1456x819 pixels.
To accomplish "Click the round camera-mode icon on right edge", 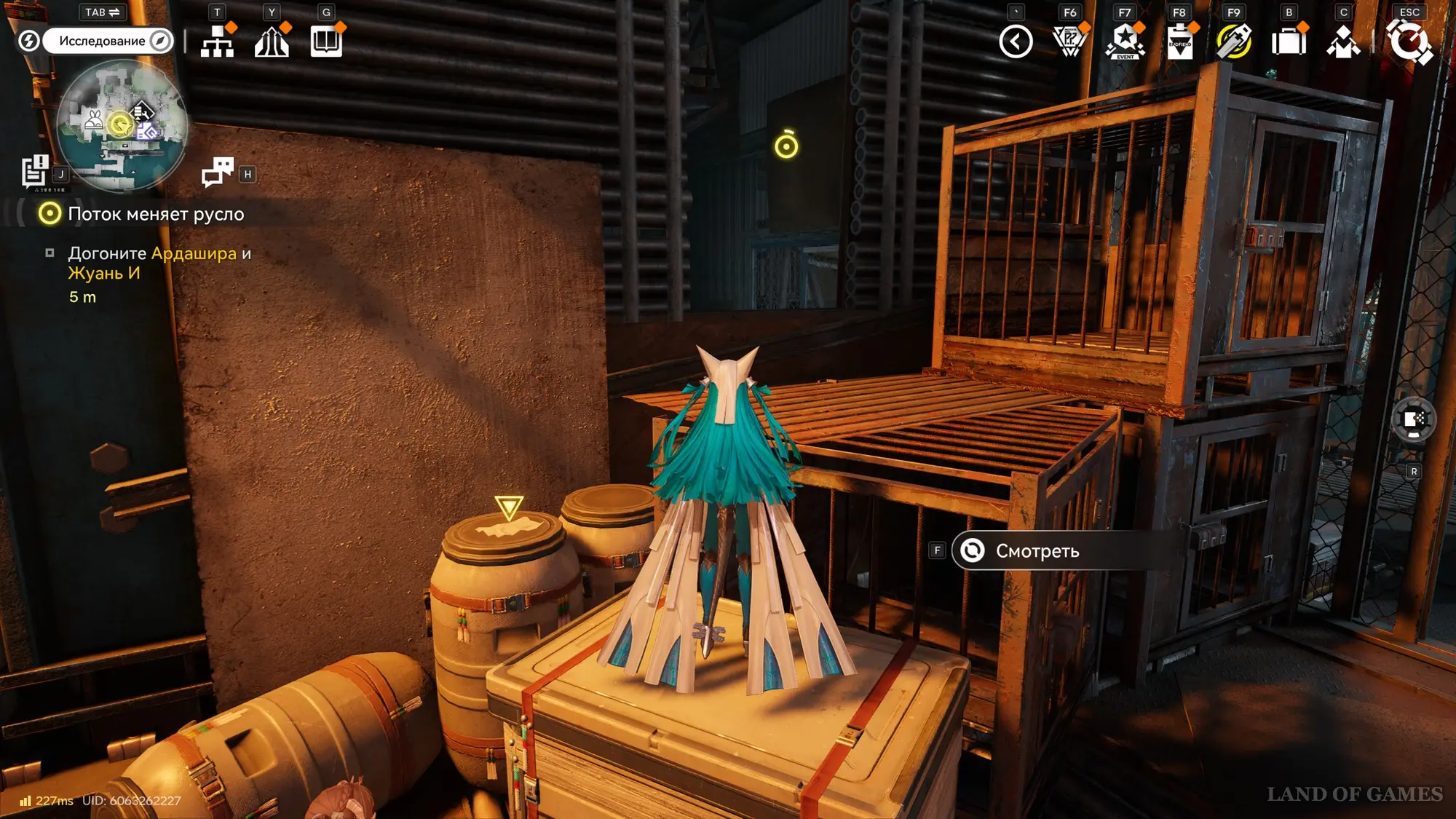I will coord(1414,419).
